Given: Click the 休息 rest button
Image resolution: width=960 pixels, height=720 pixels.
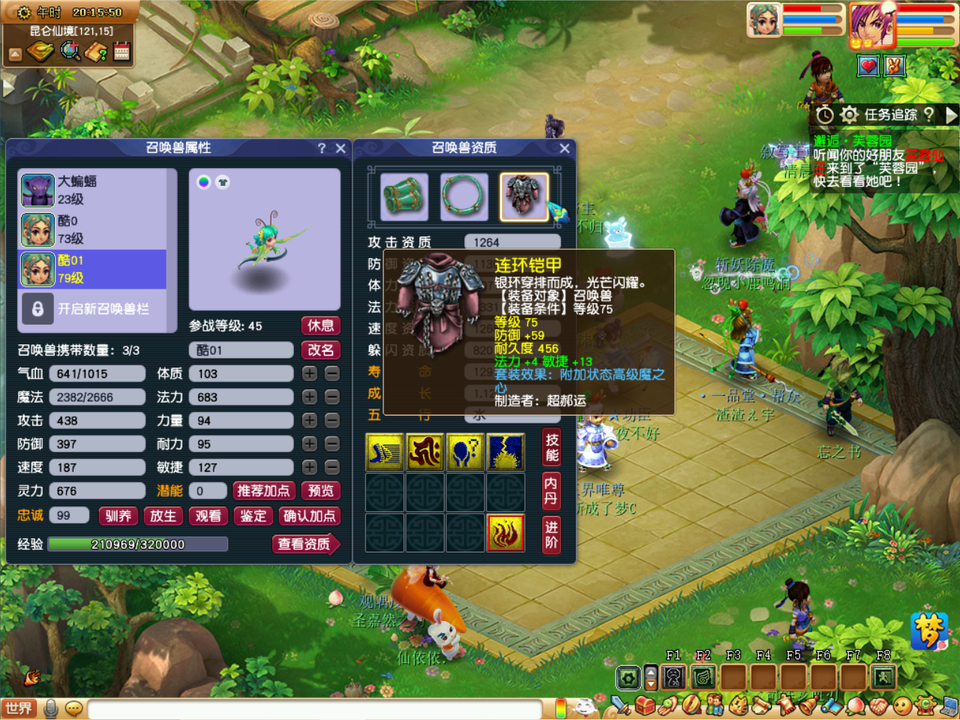Looking at the screenshot, I should (320, 326).
